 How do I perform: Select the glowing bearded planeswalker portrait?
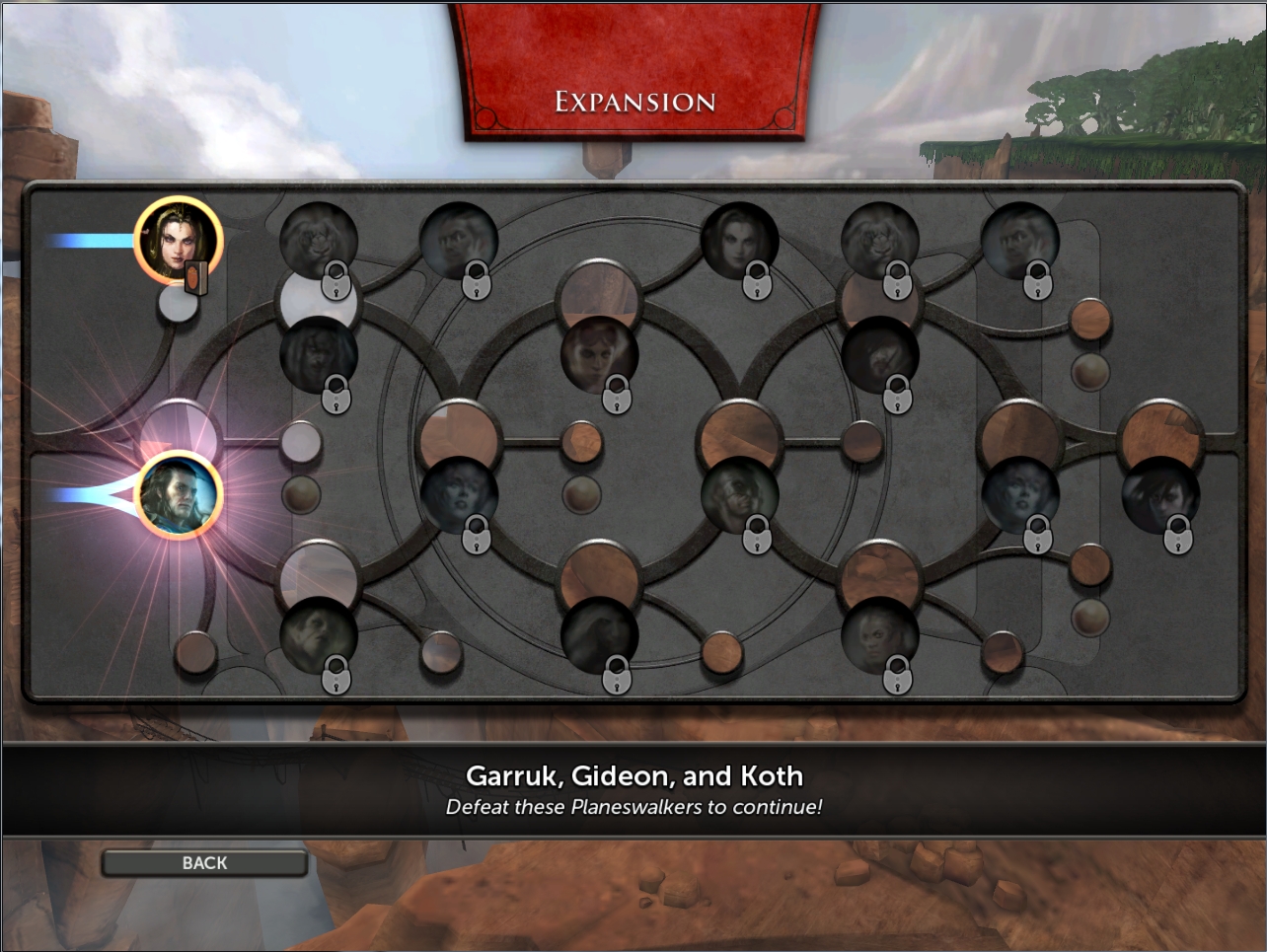(179, 495)
